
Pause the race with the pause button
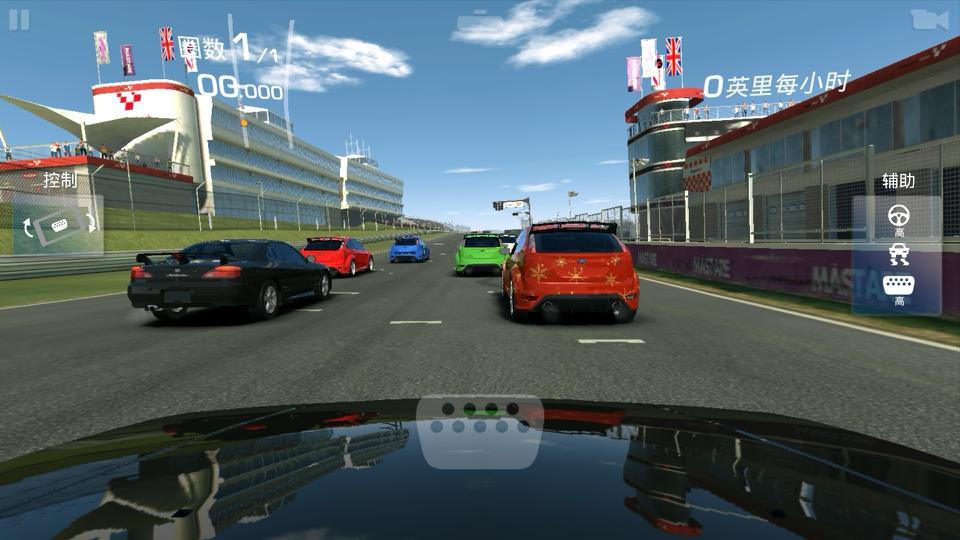click(19, 20)
